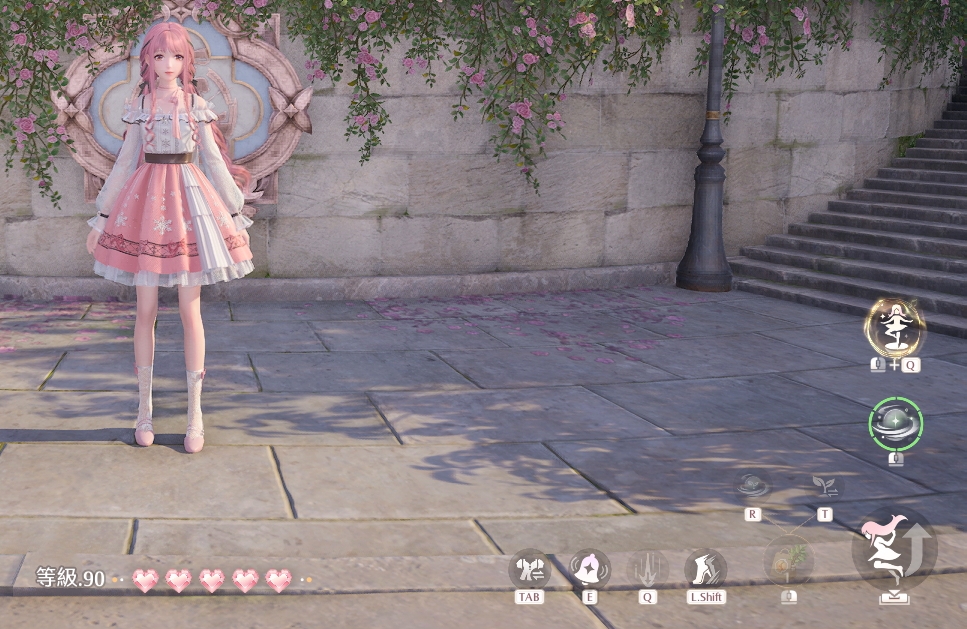Trigger the sprint dash icon

point(705,568)
